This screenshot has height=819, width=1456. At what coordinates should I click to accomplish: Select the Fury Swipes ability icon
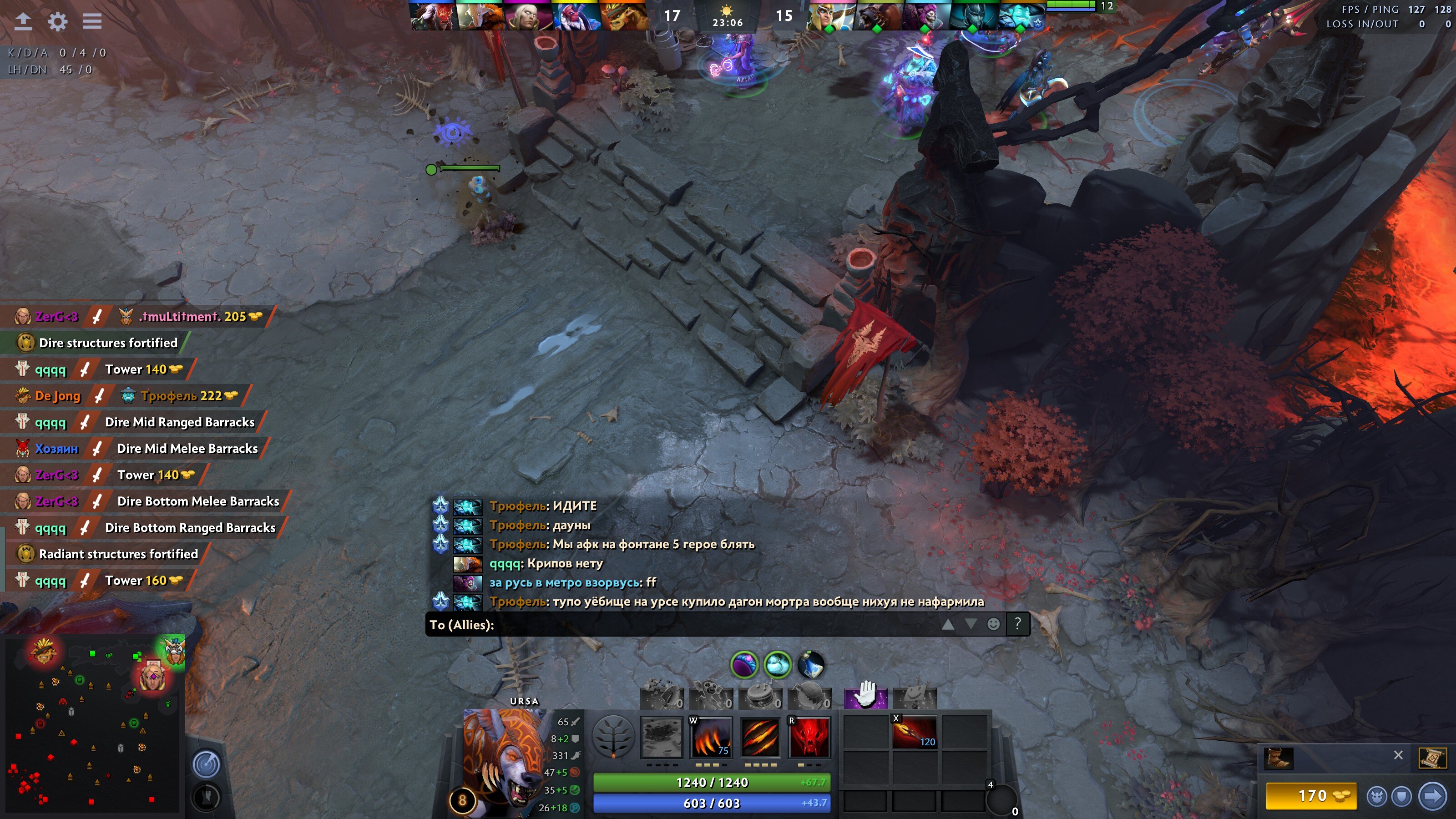tap(760, 737)
